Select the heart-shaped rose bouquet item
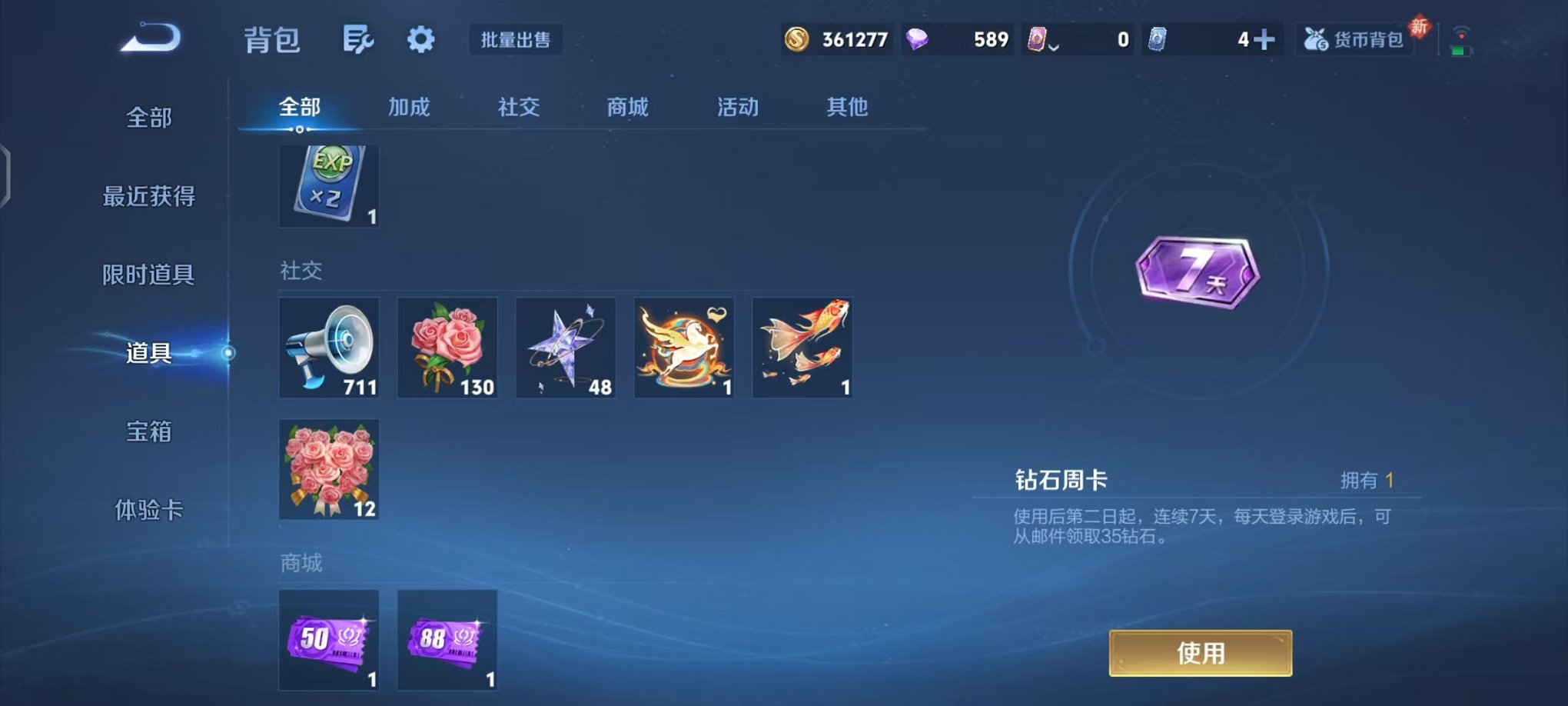This screenshot has height=706, width=1568. pyautogui.click(x=329, y=471)
